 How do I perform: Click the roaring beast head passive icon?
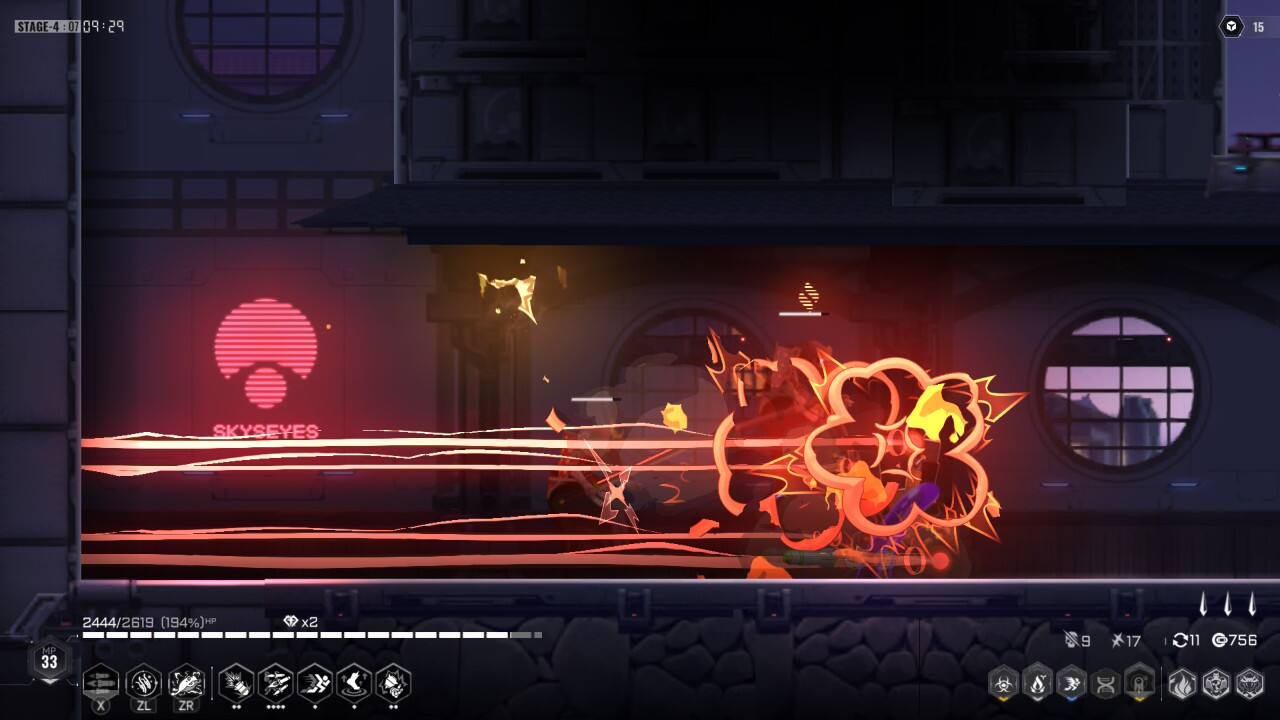click(393, 683)
